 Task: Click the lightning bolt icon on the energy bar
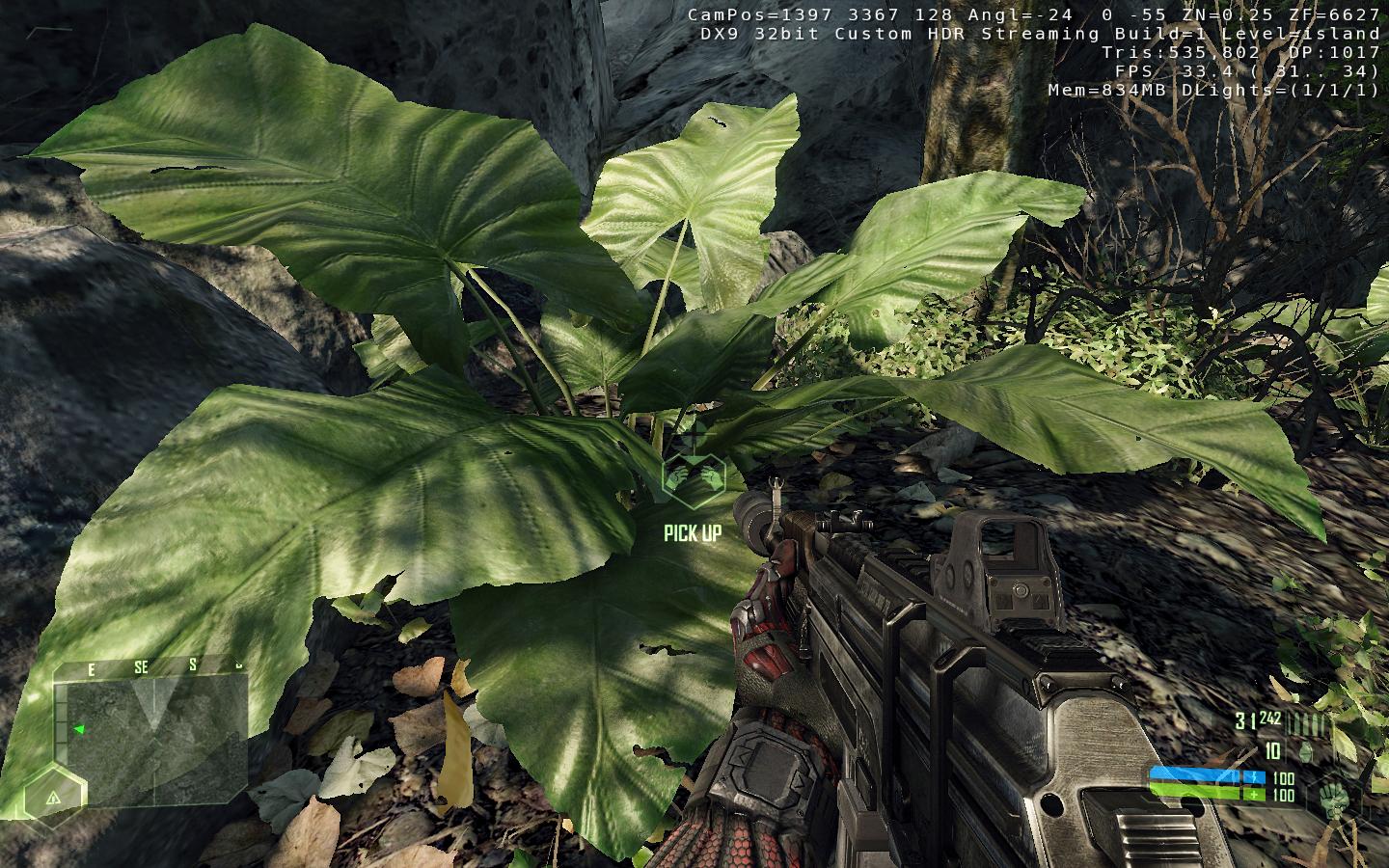(1253, 774)
